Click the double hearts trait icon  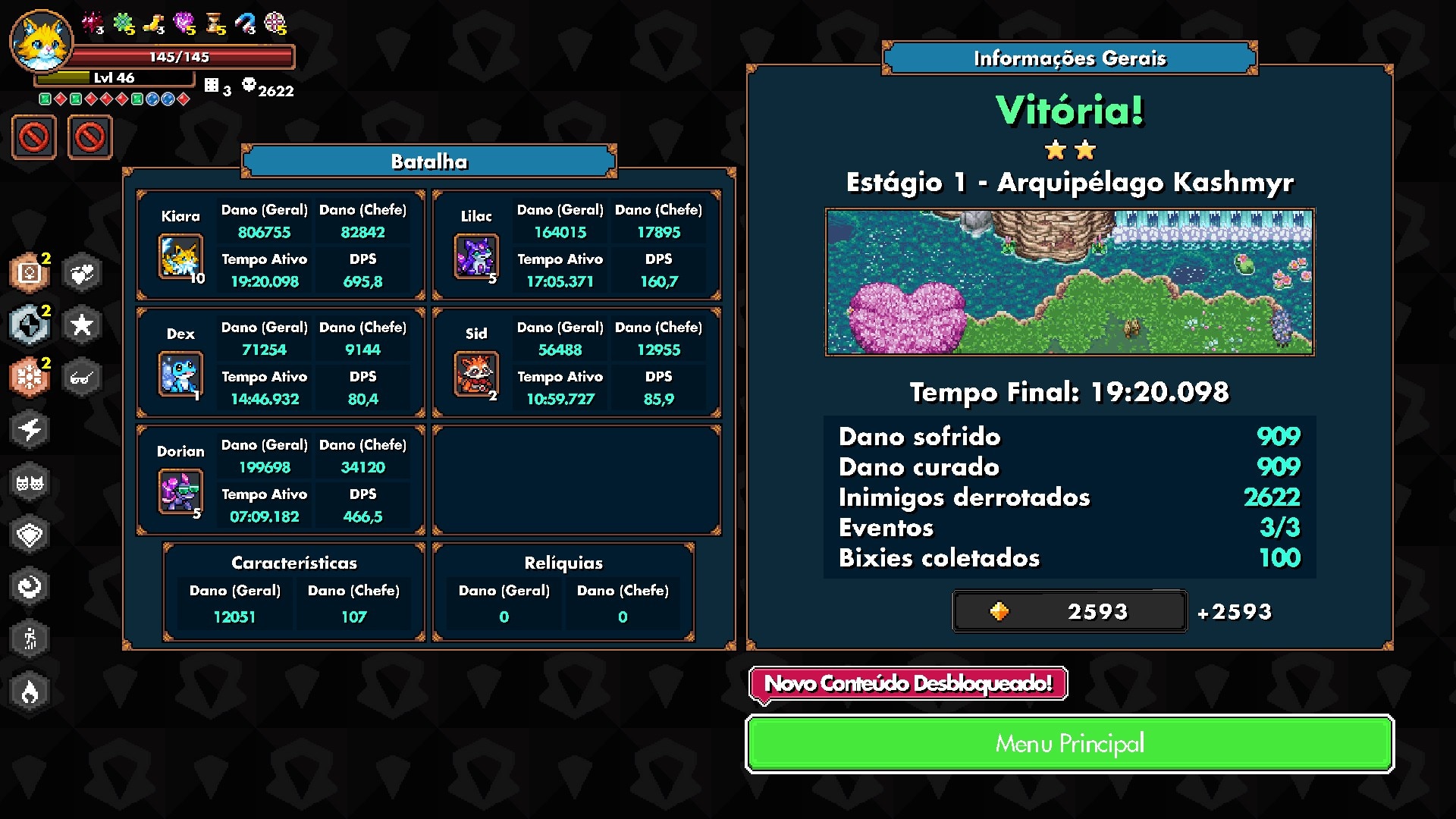click(x=82, y=274)
